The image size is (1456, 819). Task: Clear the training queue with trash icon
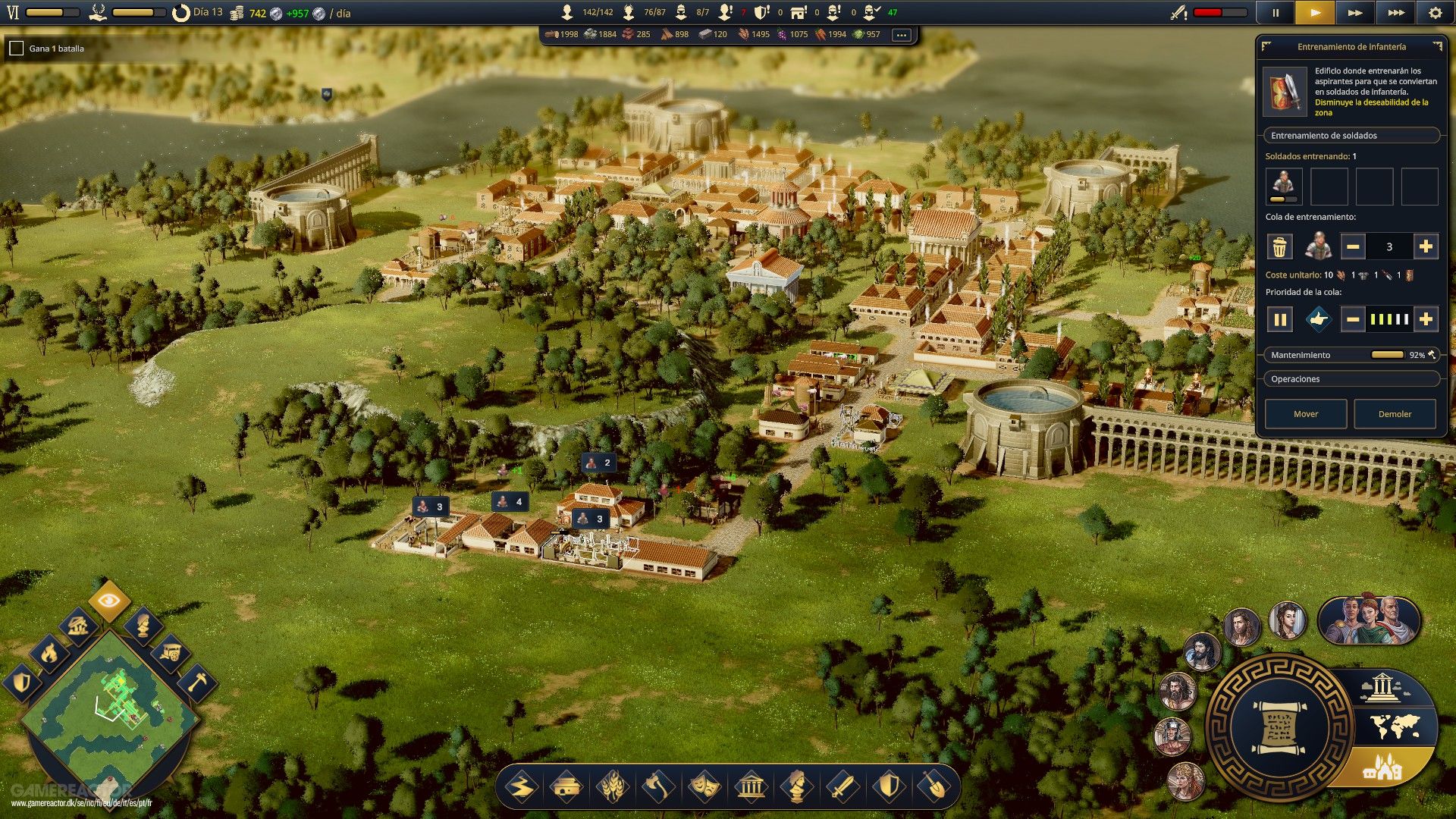pos(1280,246)
